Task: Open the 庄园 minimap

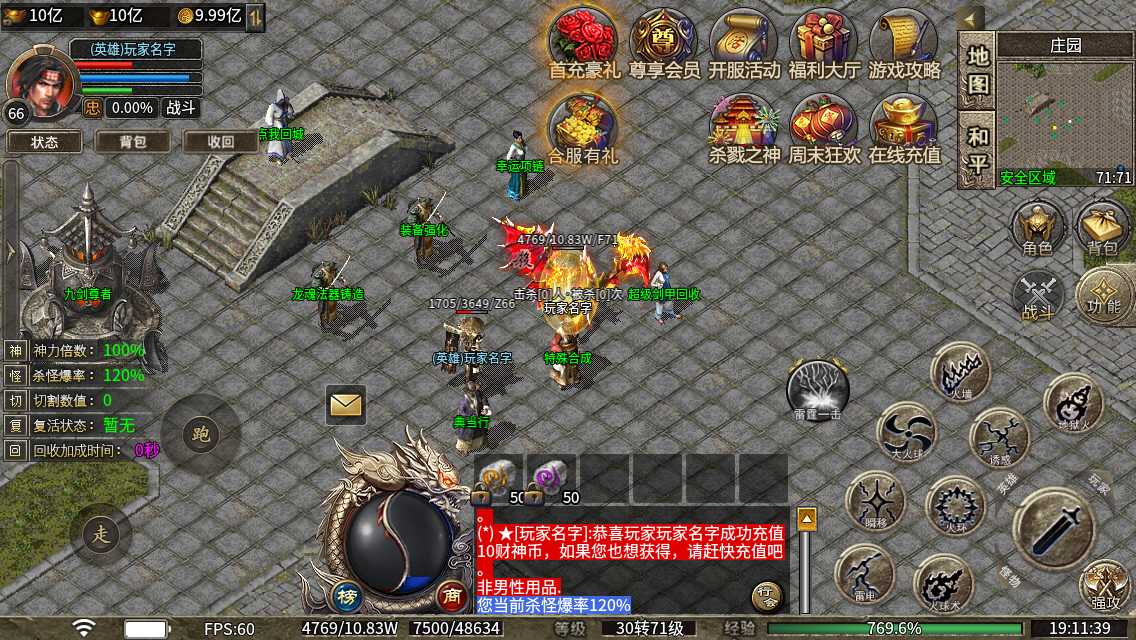Action: click(x=1065, y=115)
